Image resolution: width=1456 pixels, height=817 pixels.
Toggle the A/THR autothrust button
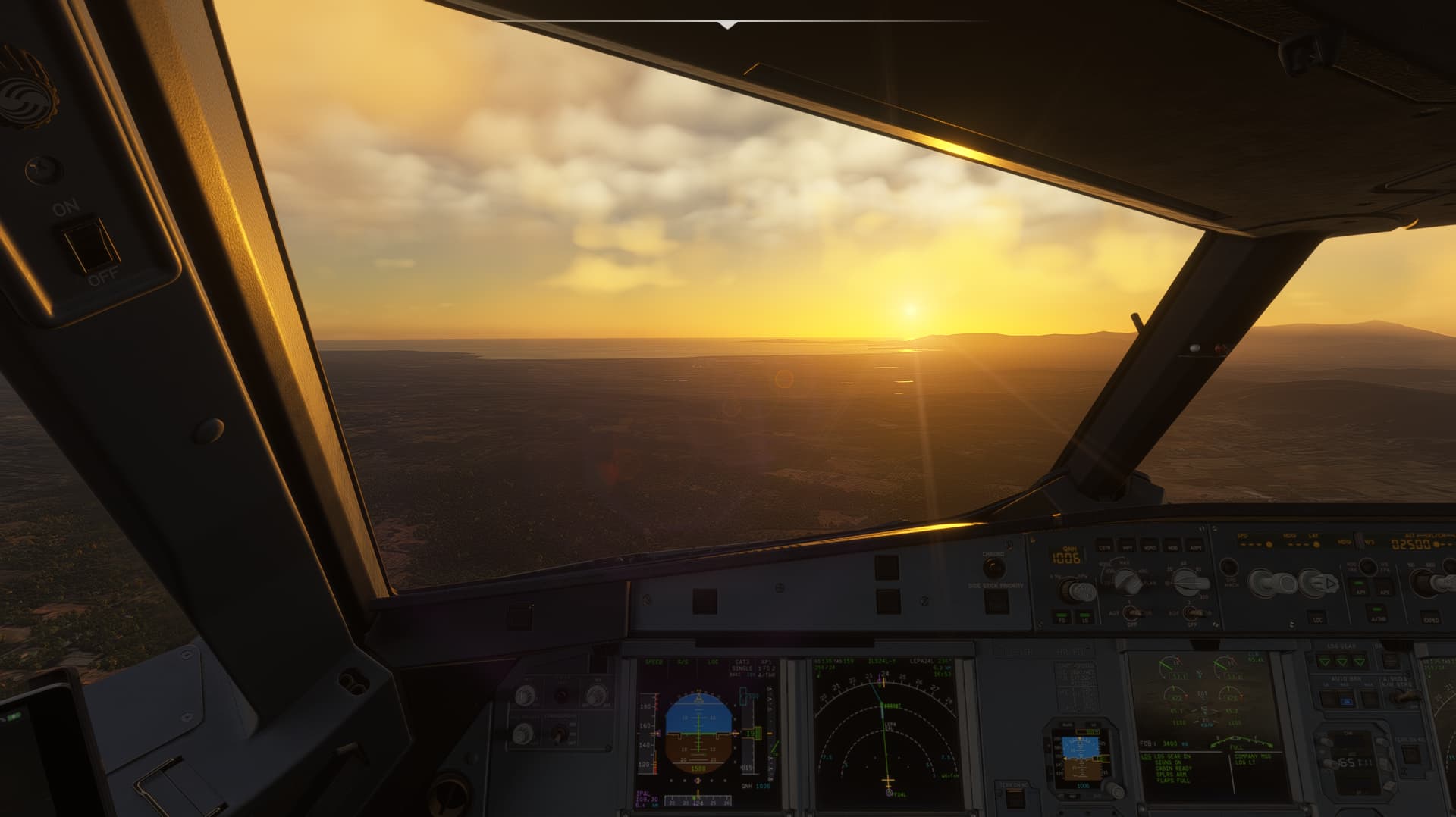click(x=1376, y=617)
